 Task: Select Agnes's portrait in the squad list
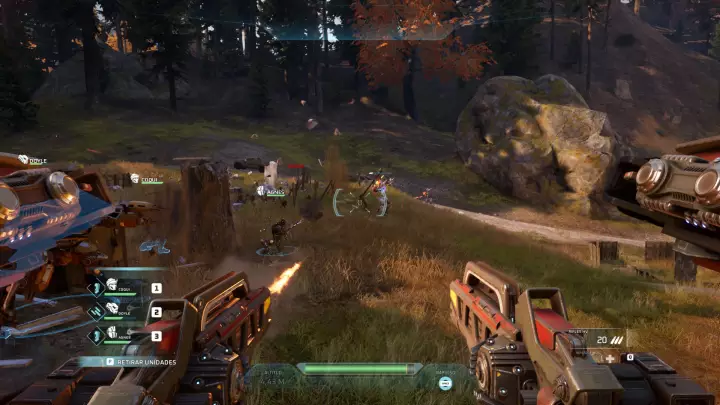tap(111, 333)
